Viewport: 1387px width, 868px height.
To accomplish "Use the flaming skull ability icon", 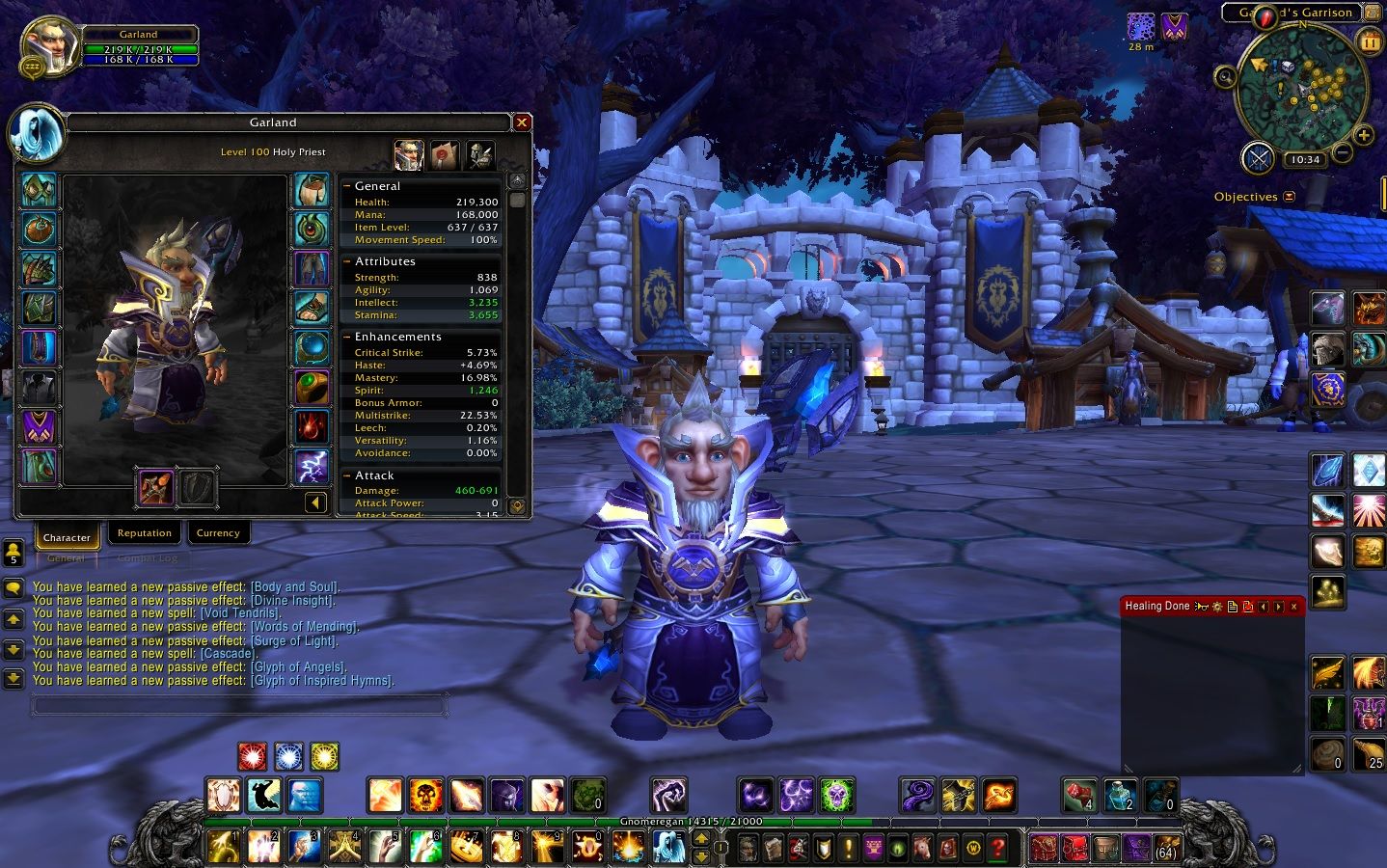I will click(x=425, y=796).
